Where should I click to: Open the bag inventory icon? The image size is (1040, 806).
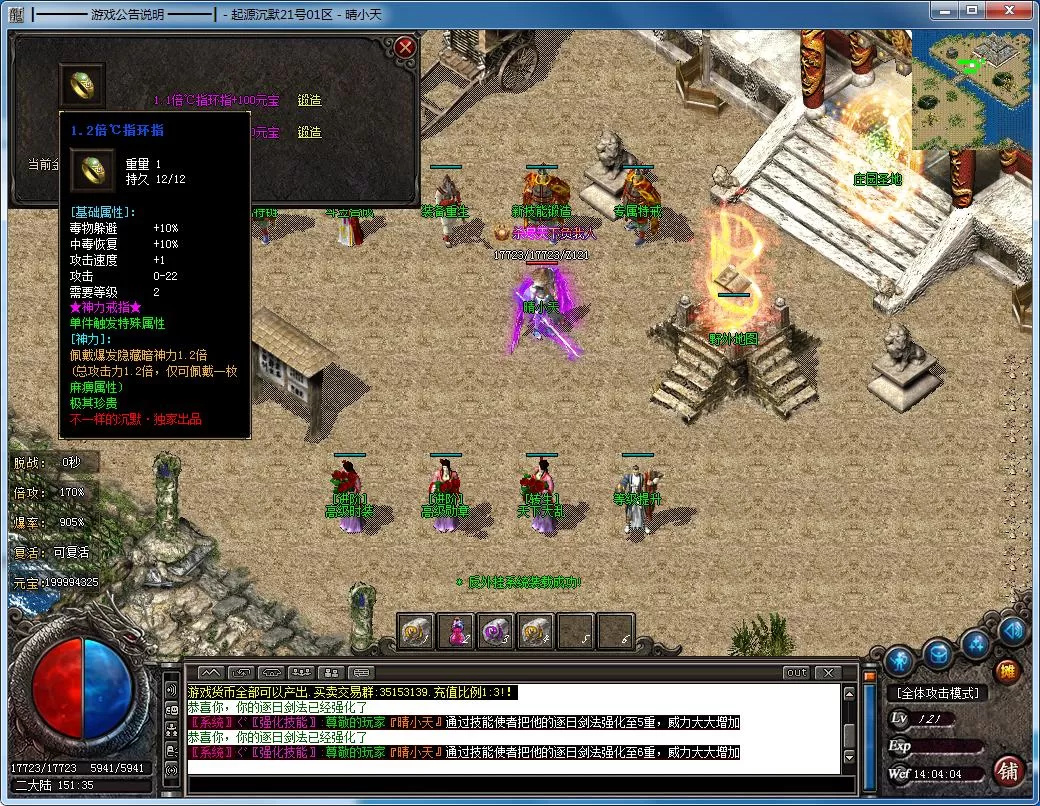(937, 654)
